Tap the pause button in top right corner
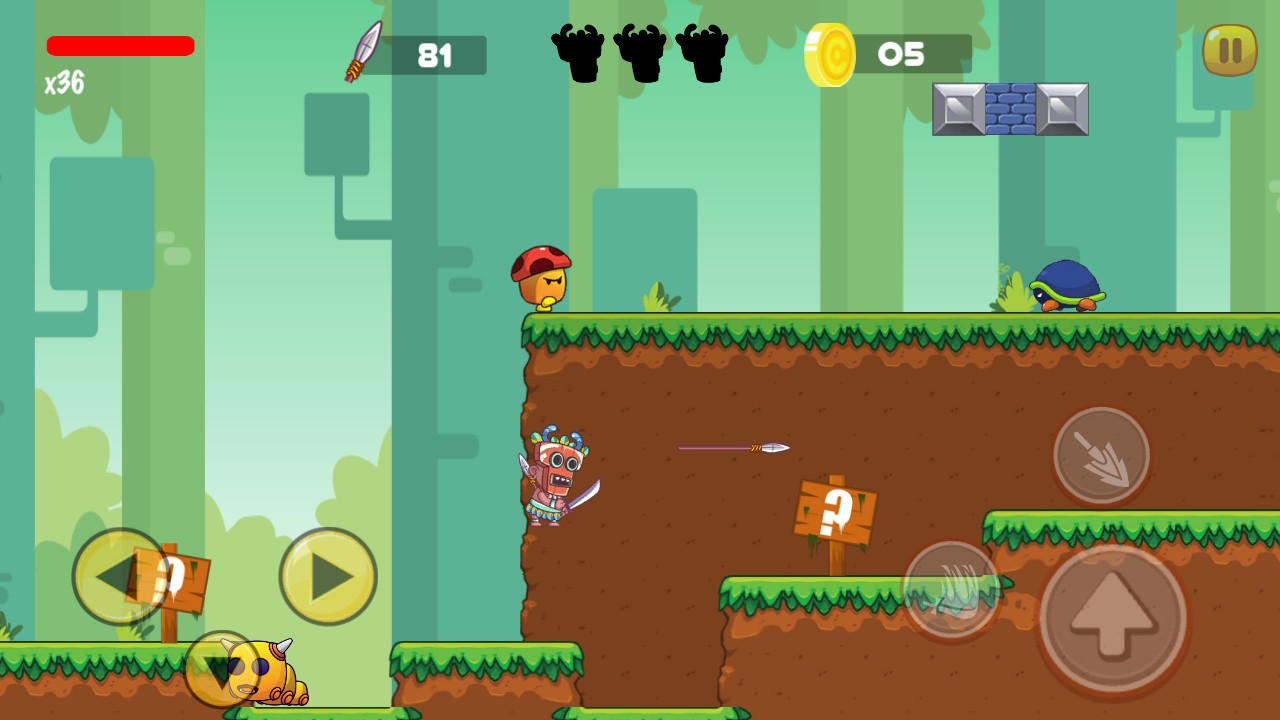The image size is (1280, 720). [x=1228, y=50]
